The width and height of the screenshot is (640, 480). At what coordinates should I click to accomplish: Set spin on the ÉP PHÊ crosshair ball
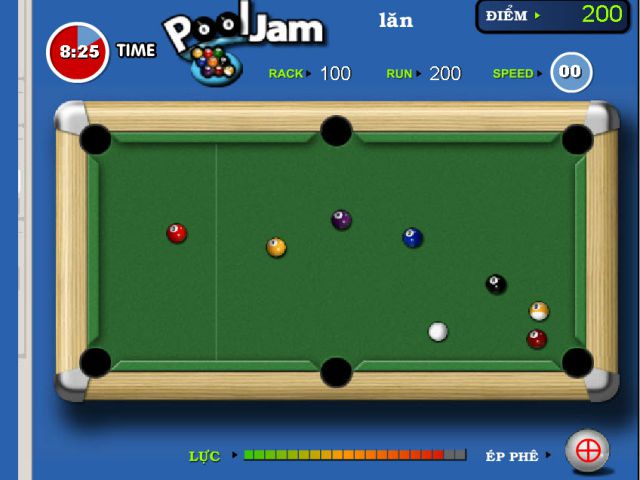click(588, 451)
